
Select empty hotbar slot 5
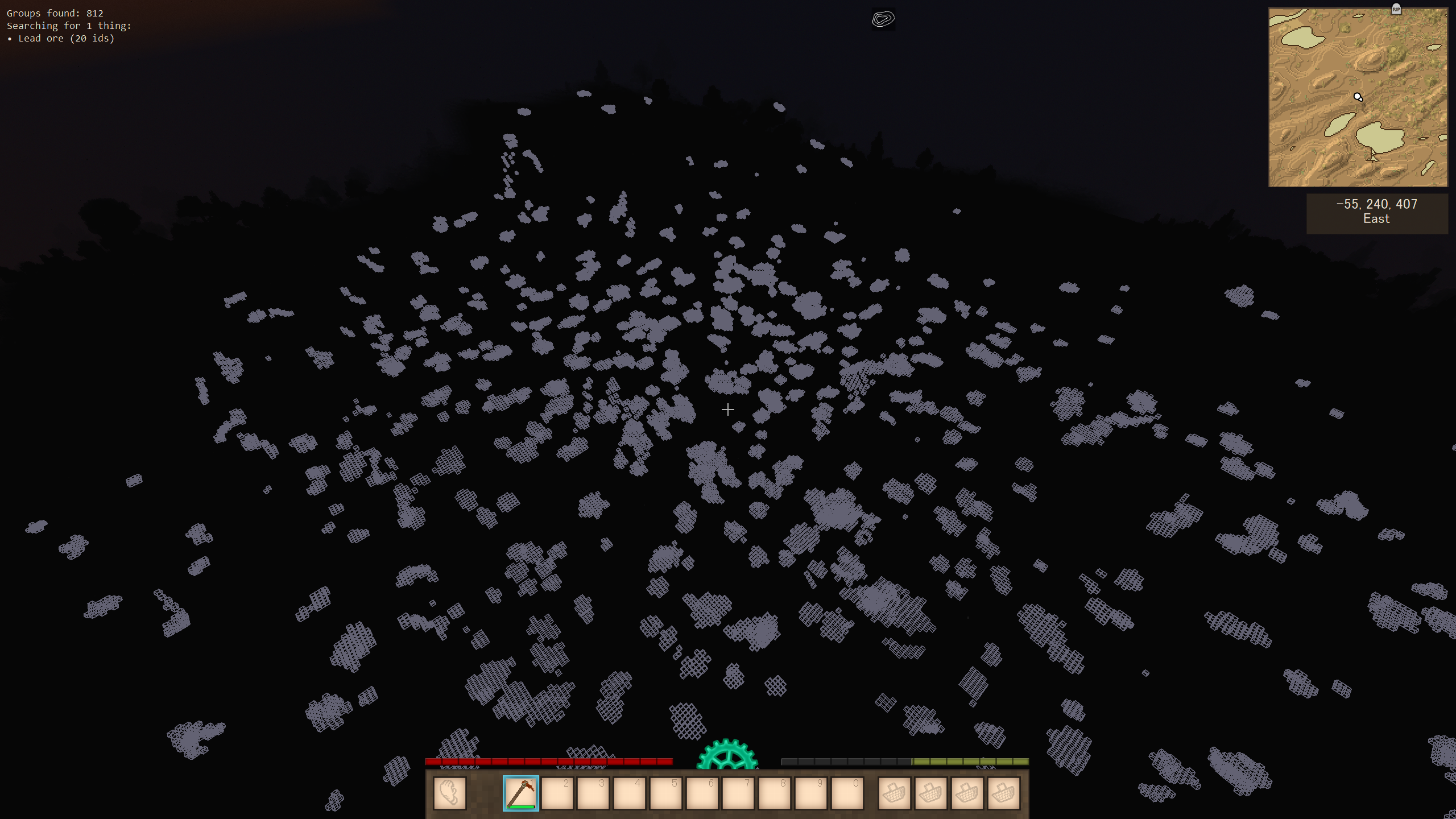tap(665, 793)
